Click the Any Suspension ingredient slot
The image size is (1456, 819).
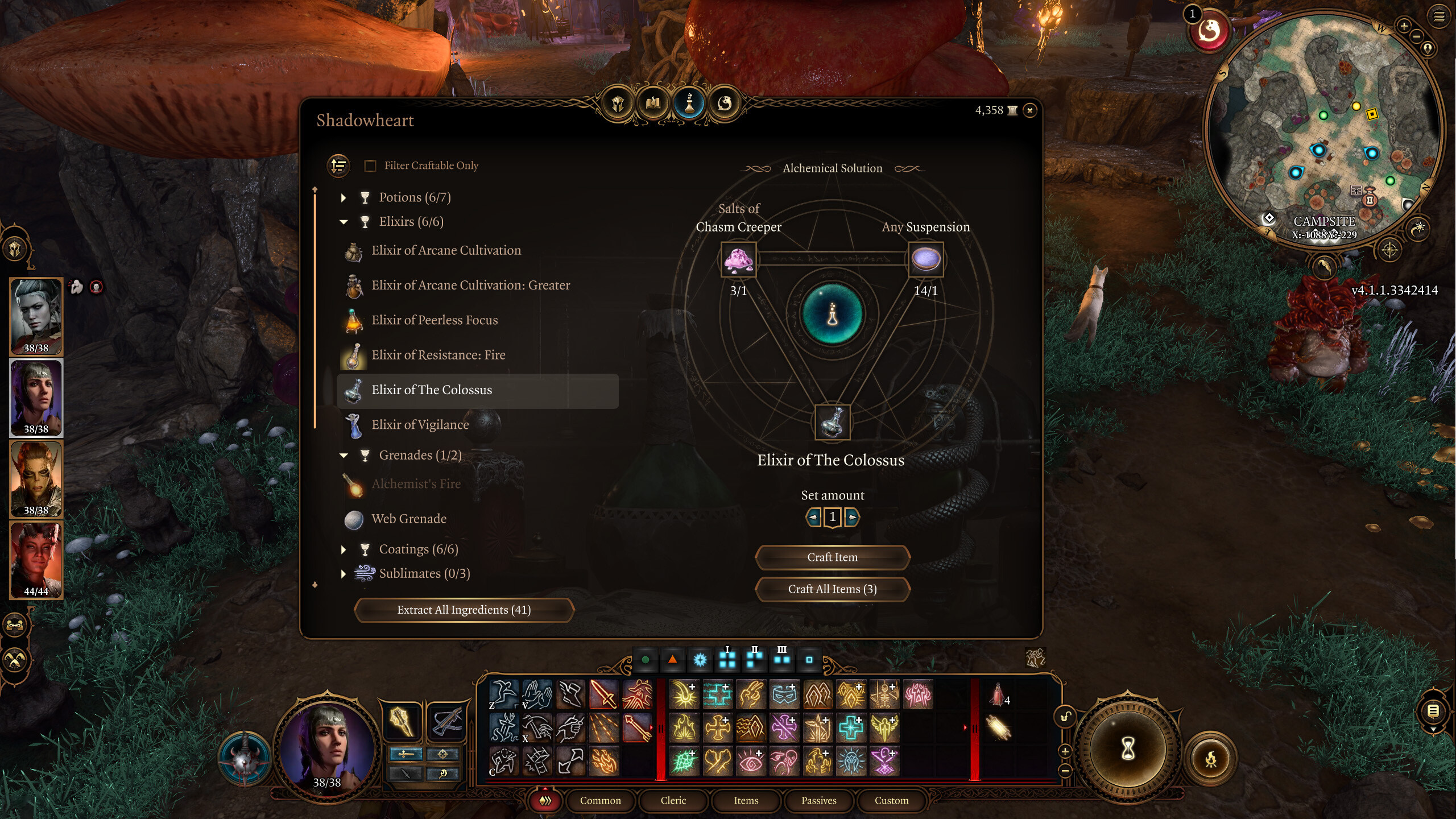click(x=926, y=259)
